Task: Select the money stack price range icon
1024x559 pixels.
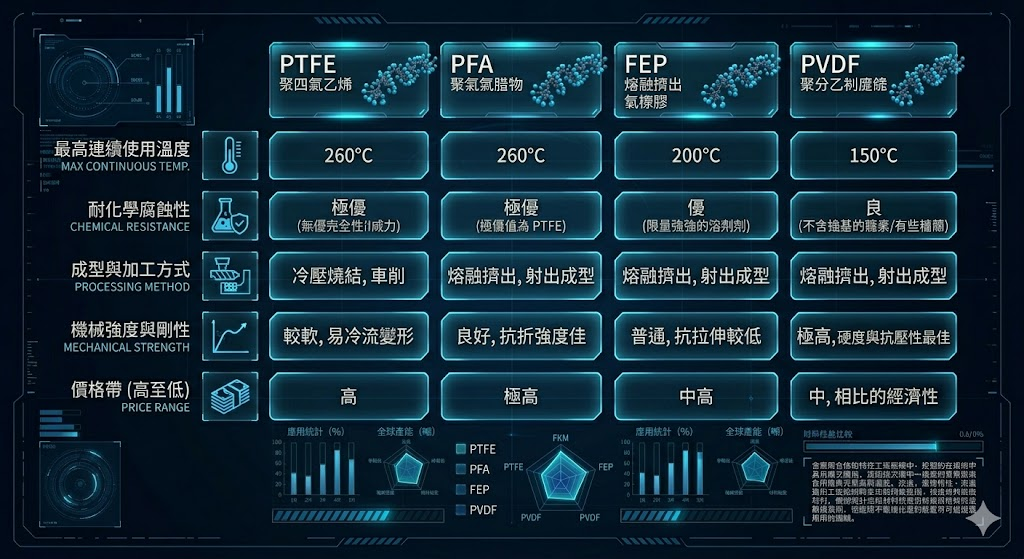Action: coord(231,396)
